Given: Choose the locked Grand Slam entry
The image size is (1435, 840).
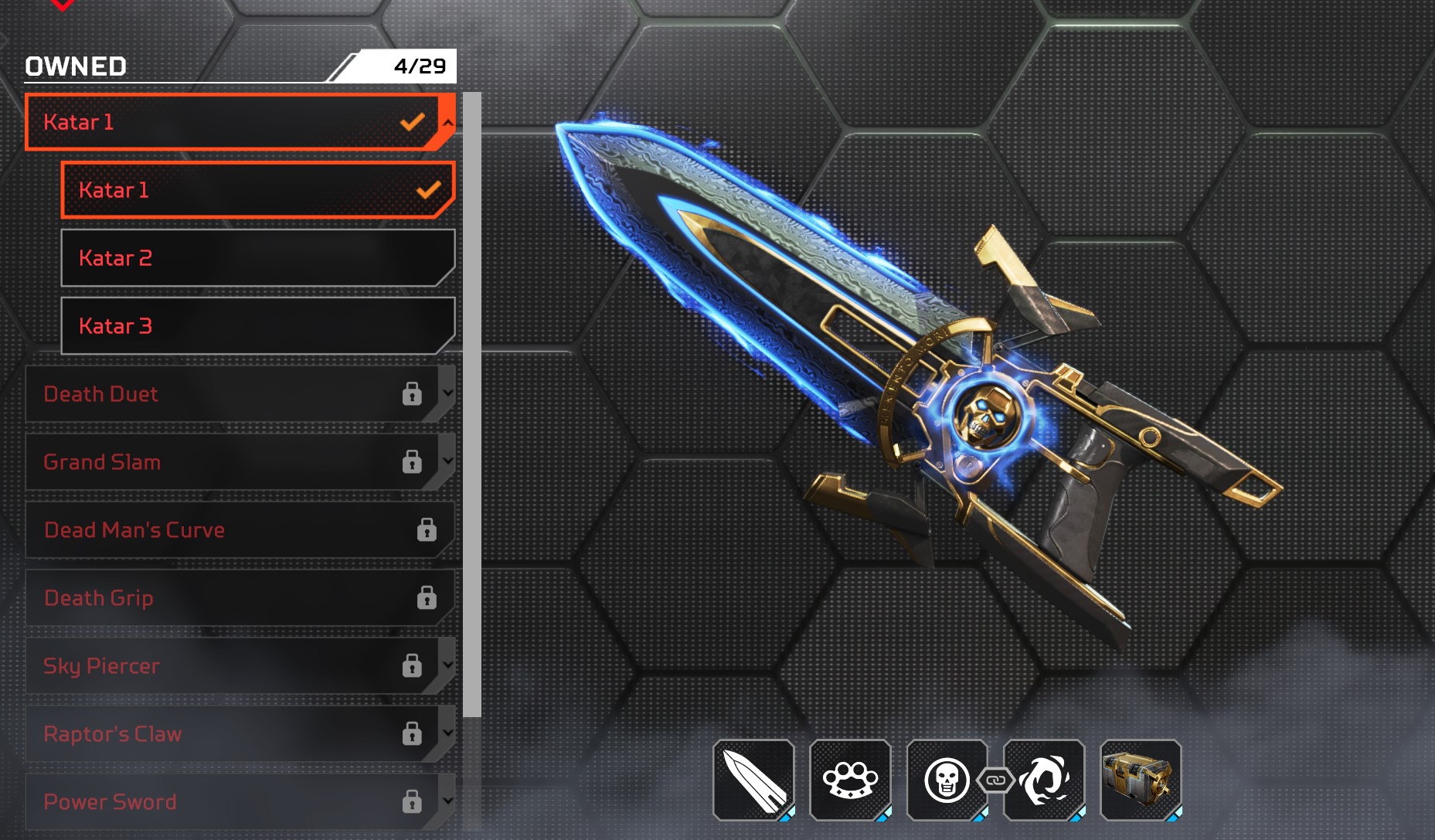Looking at the screenshot, I should (x=224, y=462).
